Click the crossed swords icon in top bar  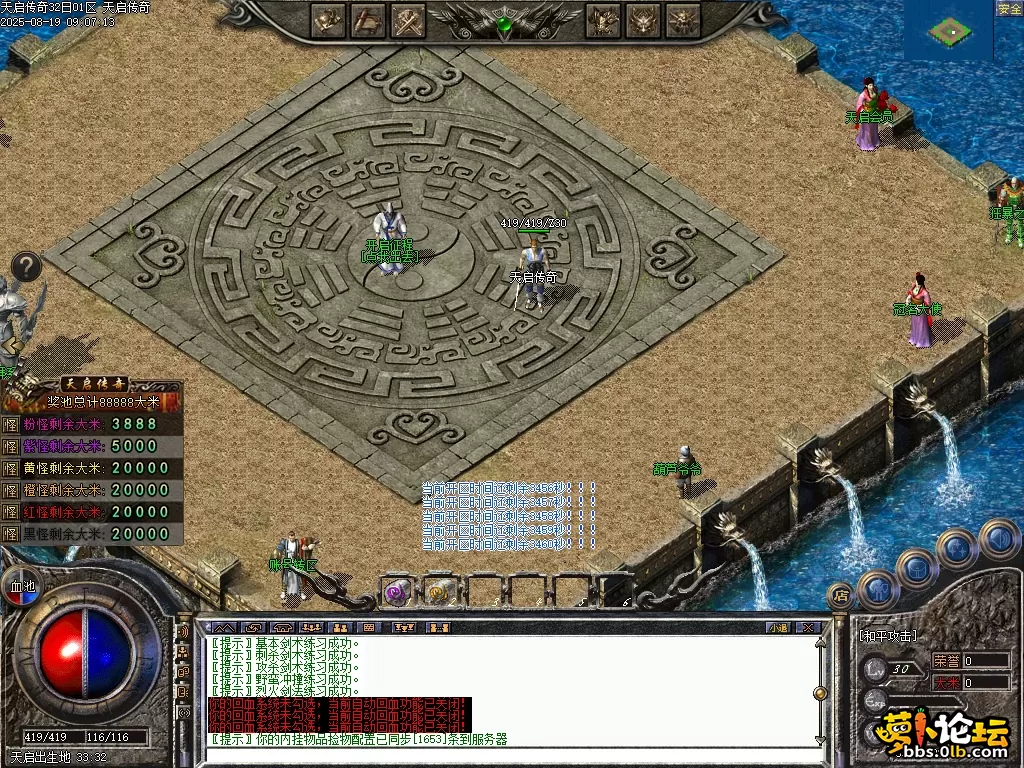pos(407,19)
